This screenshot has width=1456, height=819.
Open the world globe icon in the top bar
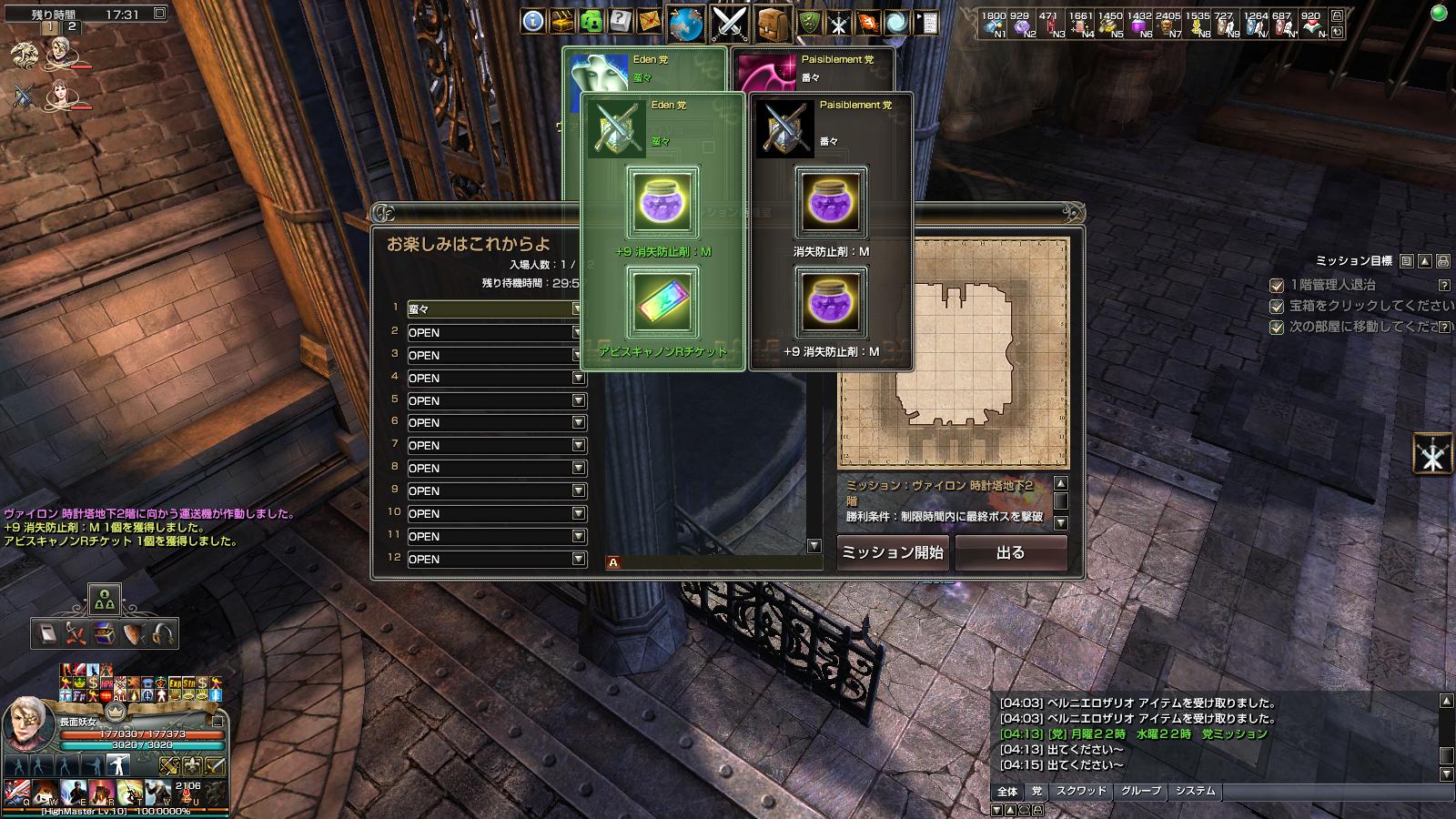tap(687, 23)
